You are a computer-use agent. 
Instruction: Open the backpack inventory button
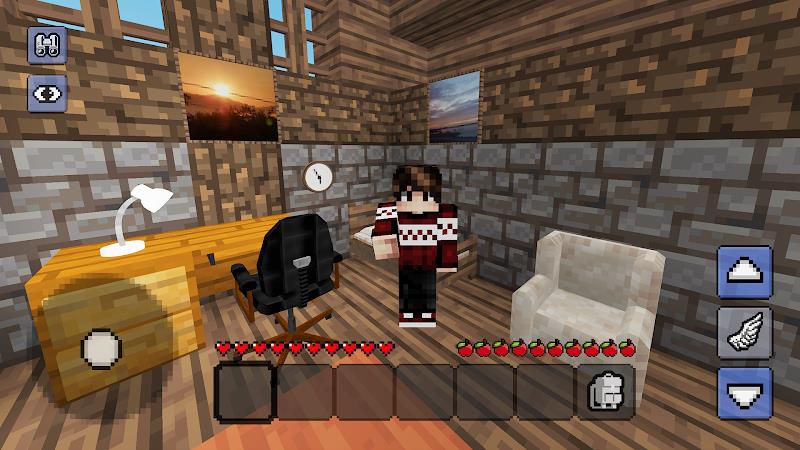pyautogui.click(x=603, y=392)
